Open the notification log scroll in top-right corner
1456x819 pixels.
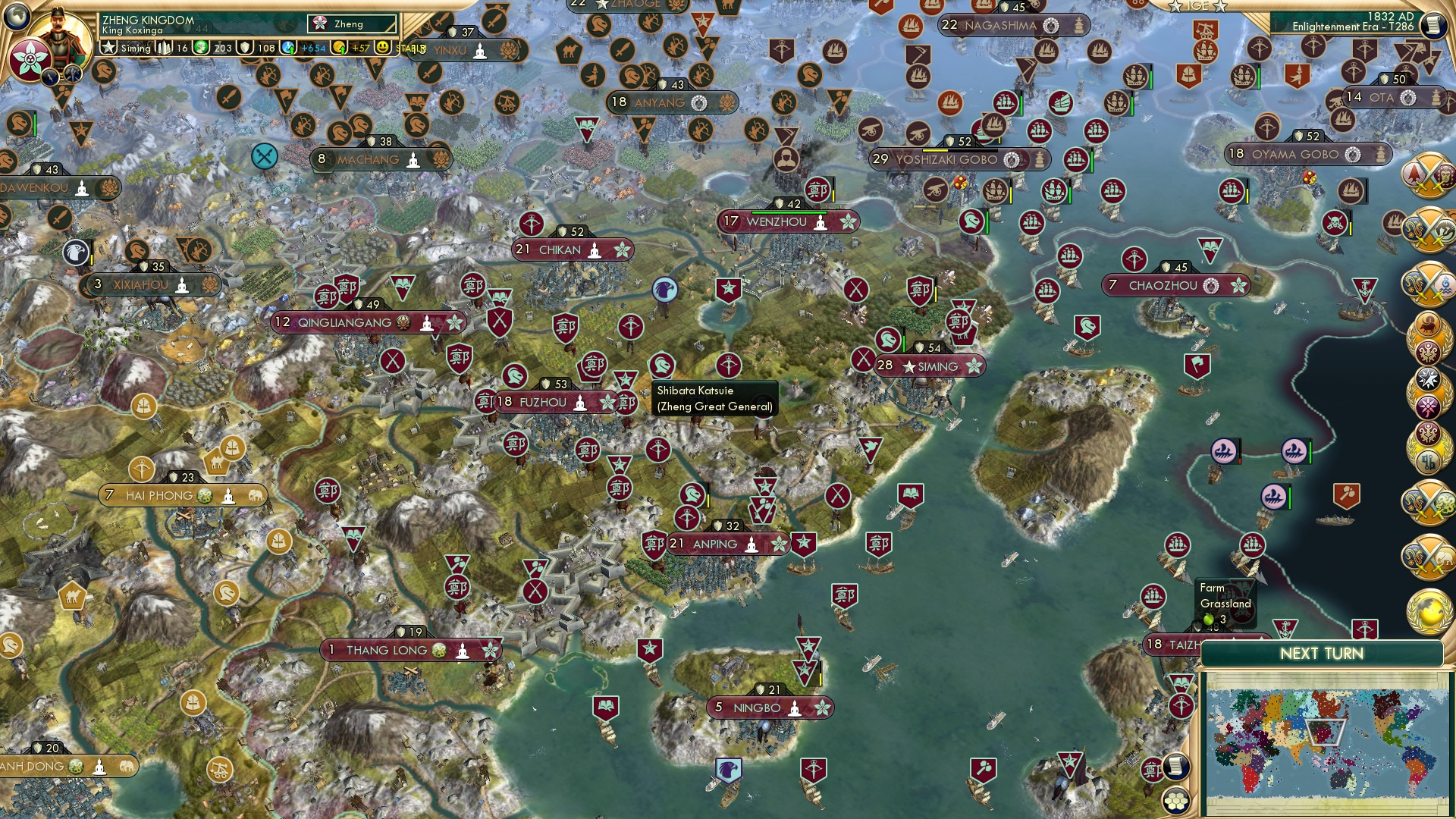coord(1432,23)
